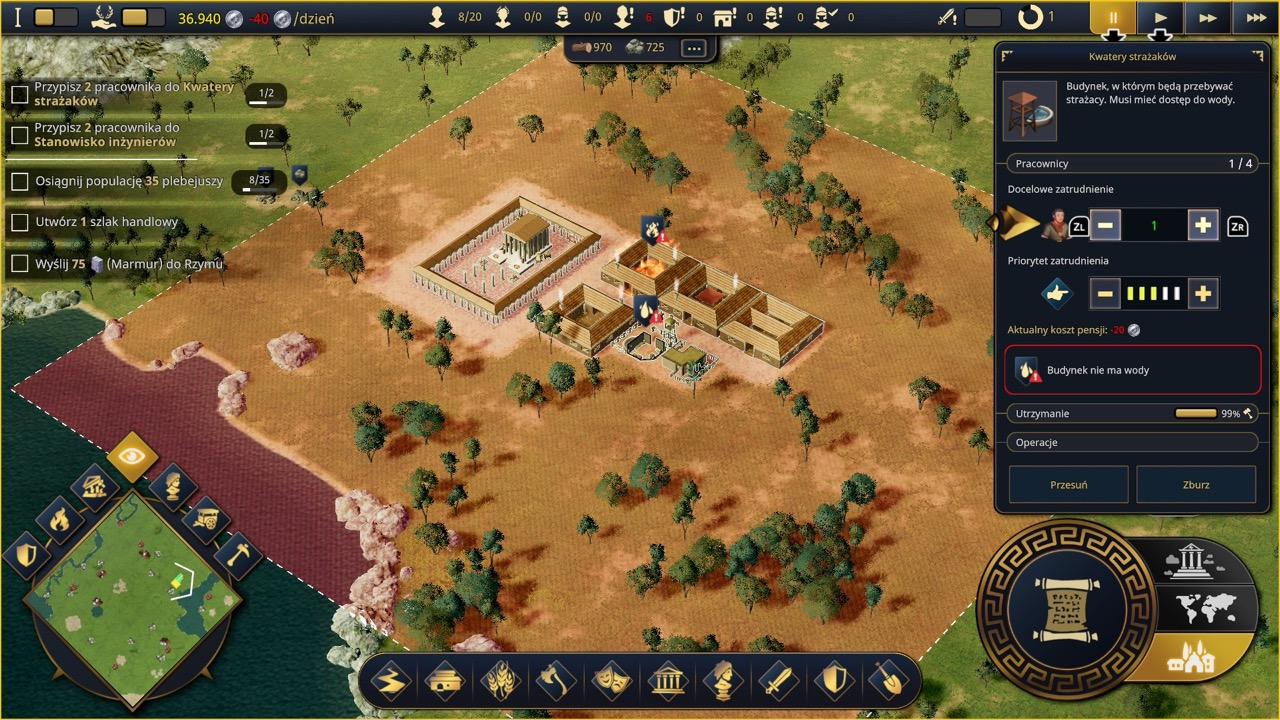Image resolution: width=1280 pixels, height=720 pixels.
Task: Show the fire overlay by the minimap
Action: point(59,519)
